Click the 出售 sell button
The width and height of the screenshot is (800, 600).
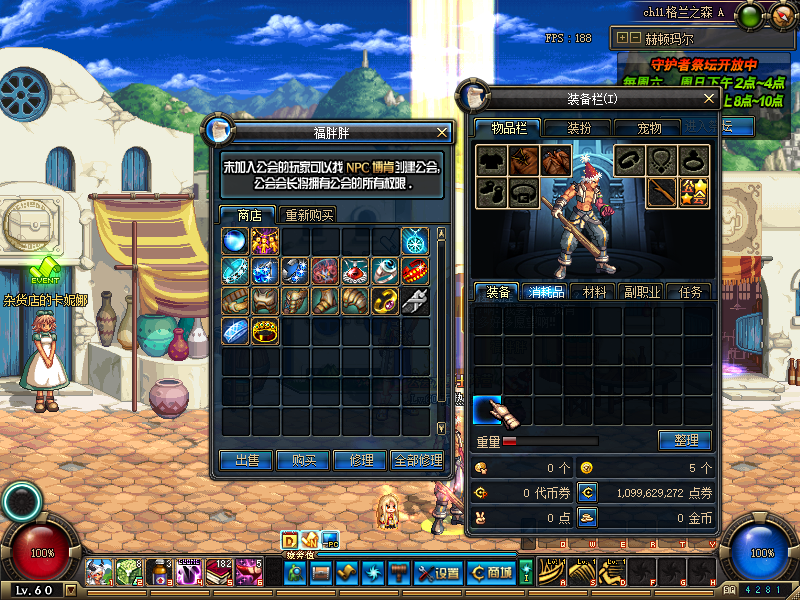coord(247,460)
